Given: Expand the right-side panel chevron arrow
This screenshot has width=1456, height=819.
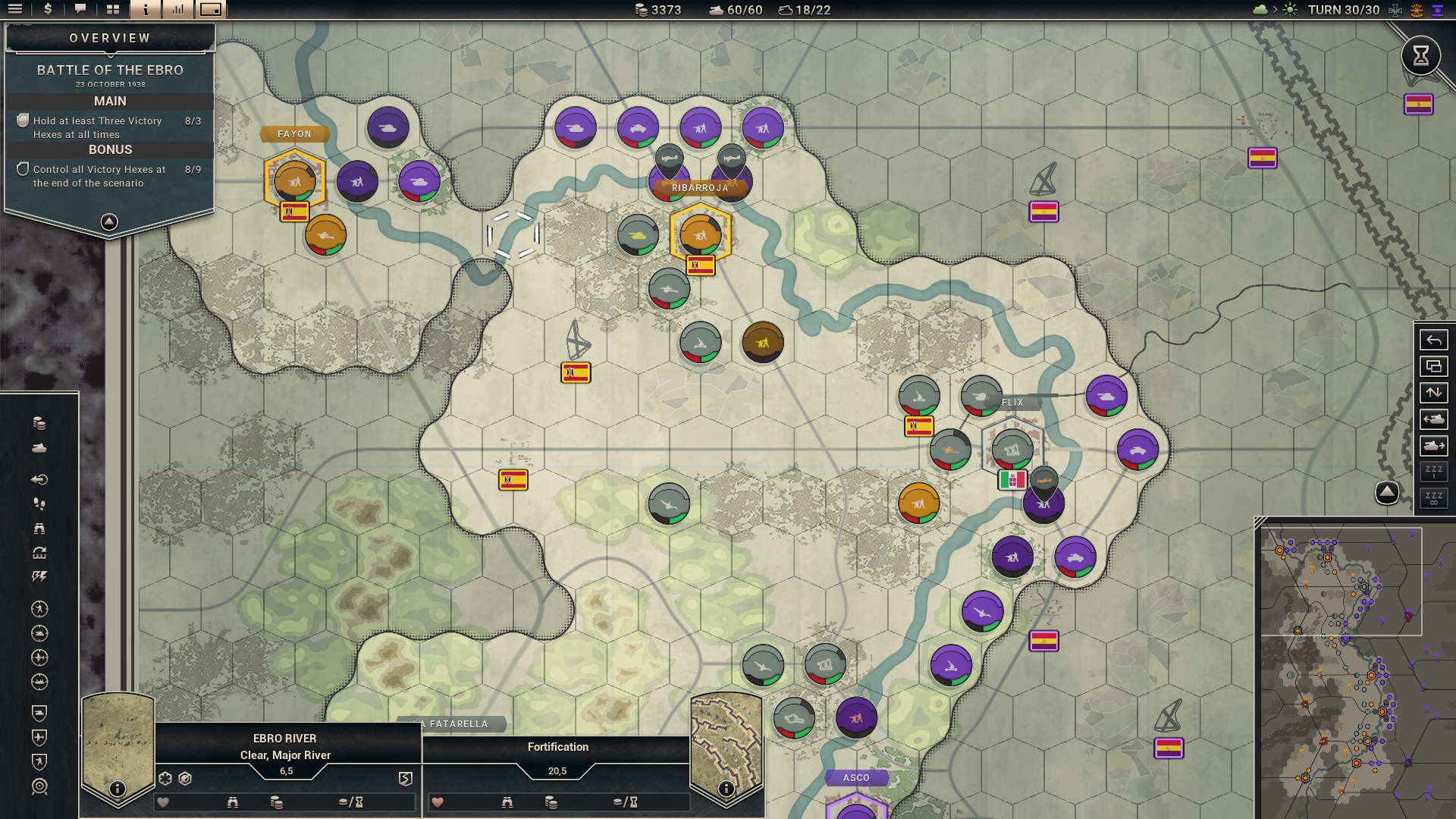Looking at the screenshot, I should (x=1387, y=492).
